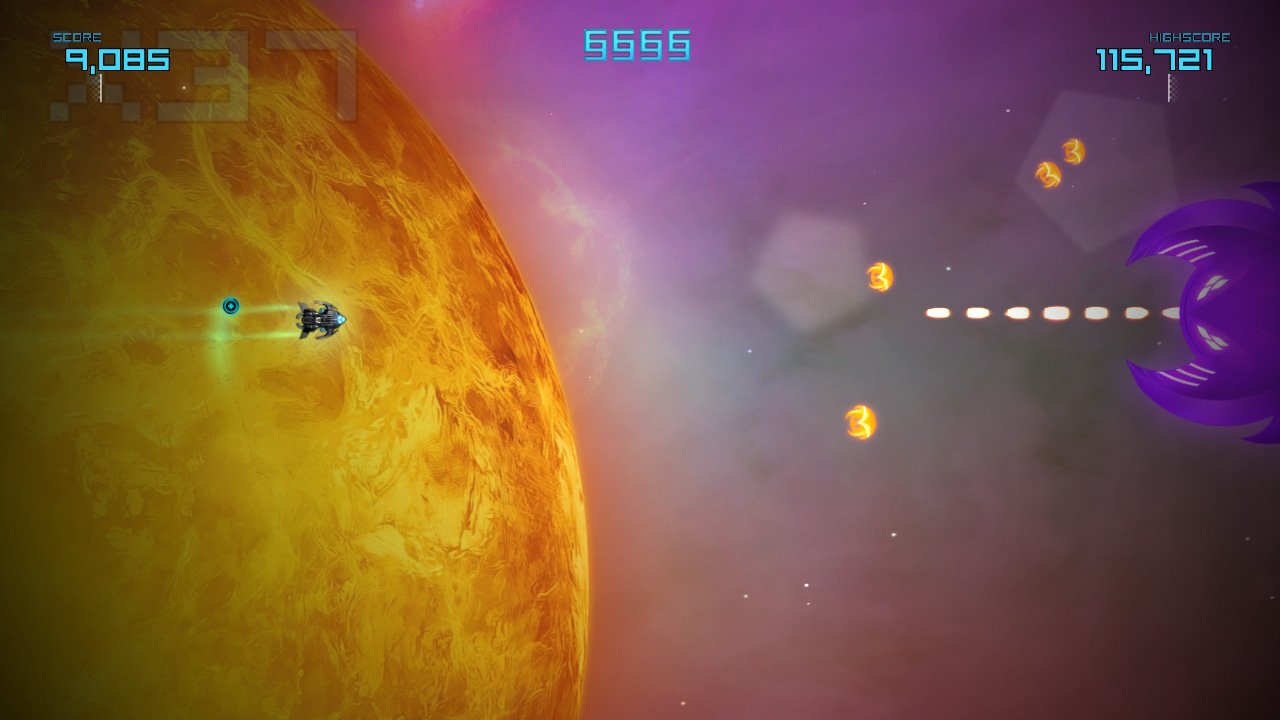Click the central "5555" counter
Image resolution: width=1280 pixels, height=720 pixels.
[x=634, y=45]
